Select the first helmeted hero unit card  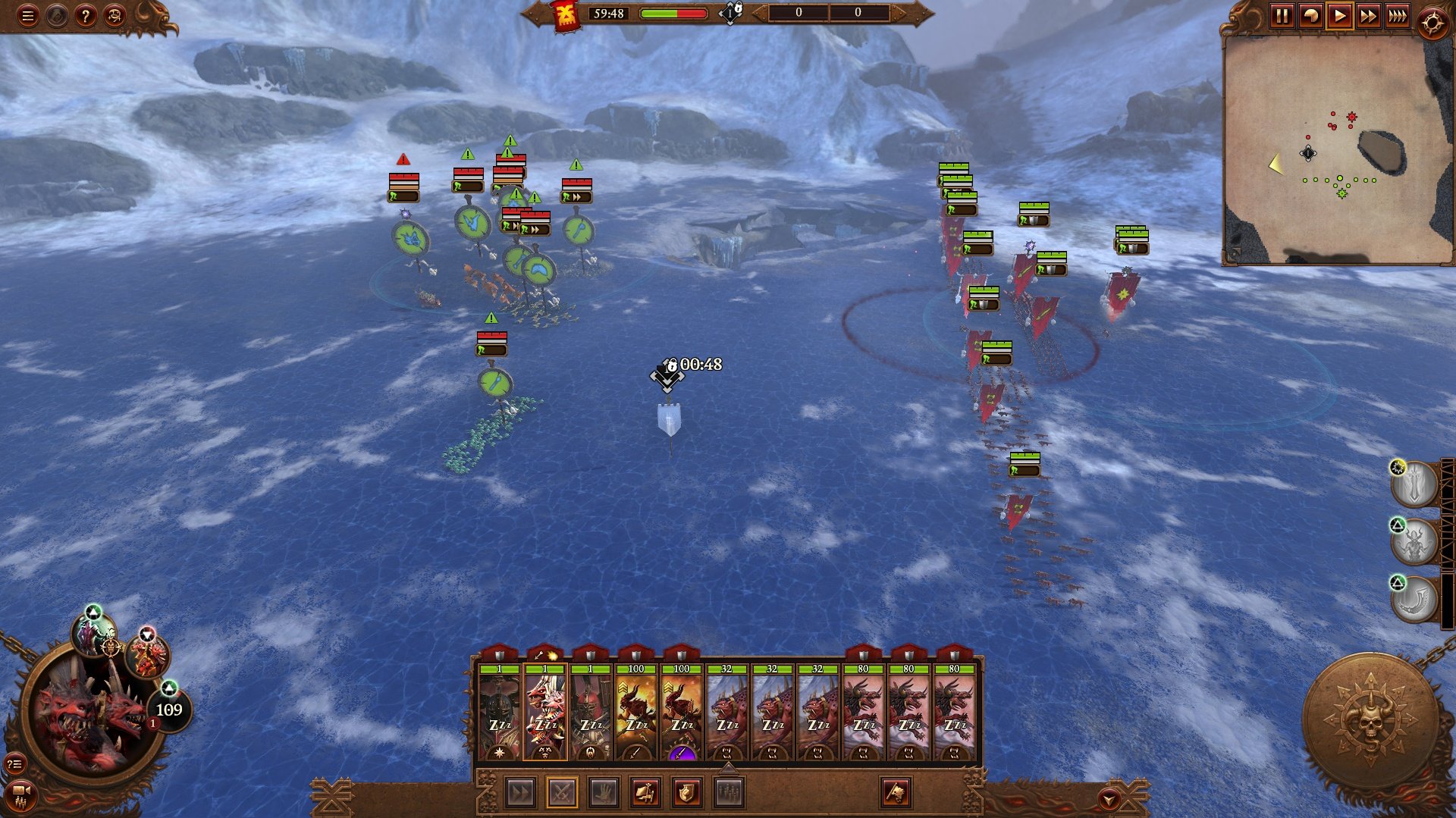click(499, 713)
